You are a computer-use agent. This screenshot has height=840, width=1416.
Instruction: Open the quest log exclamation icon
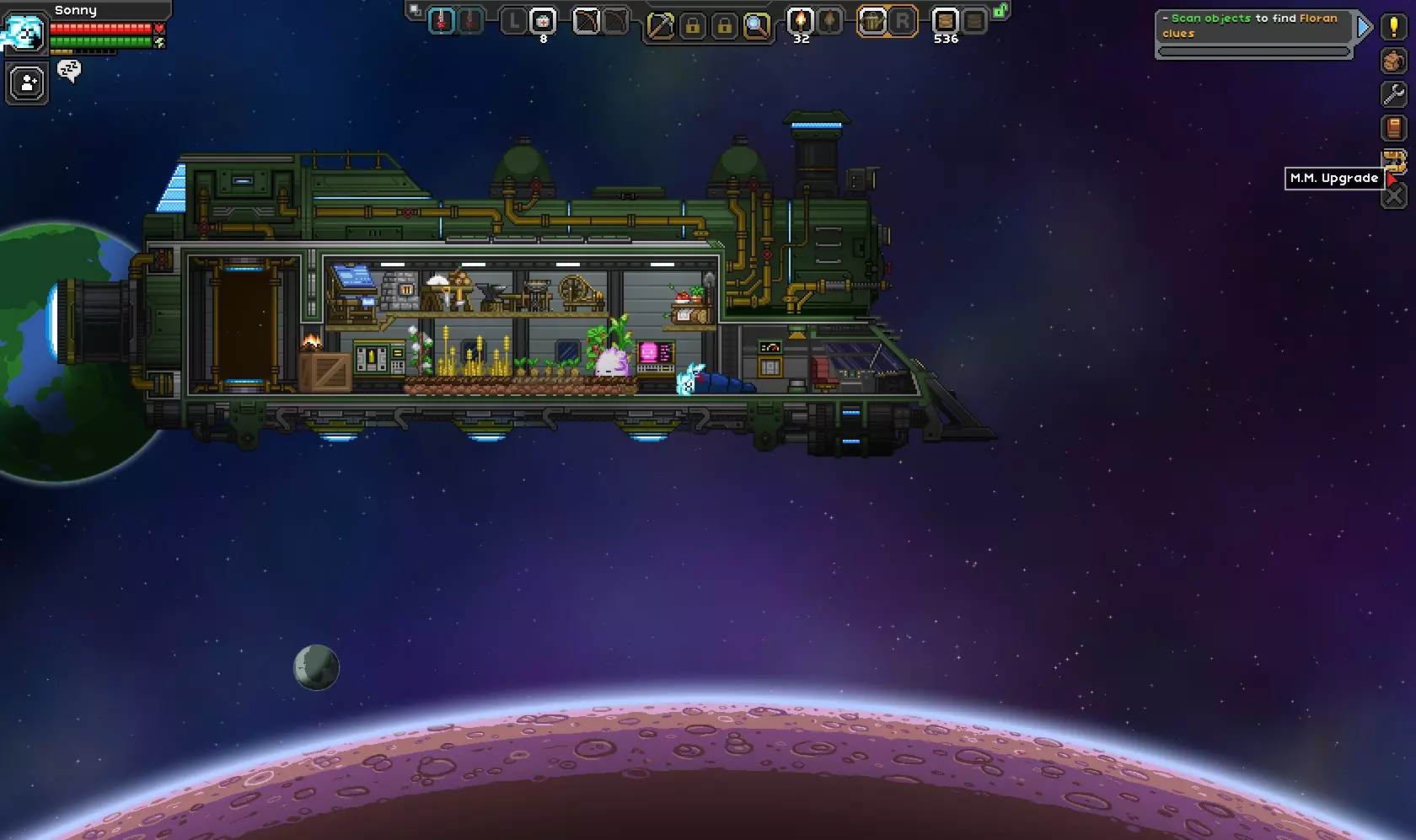(1394, 27)
